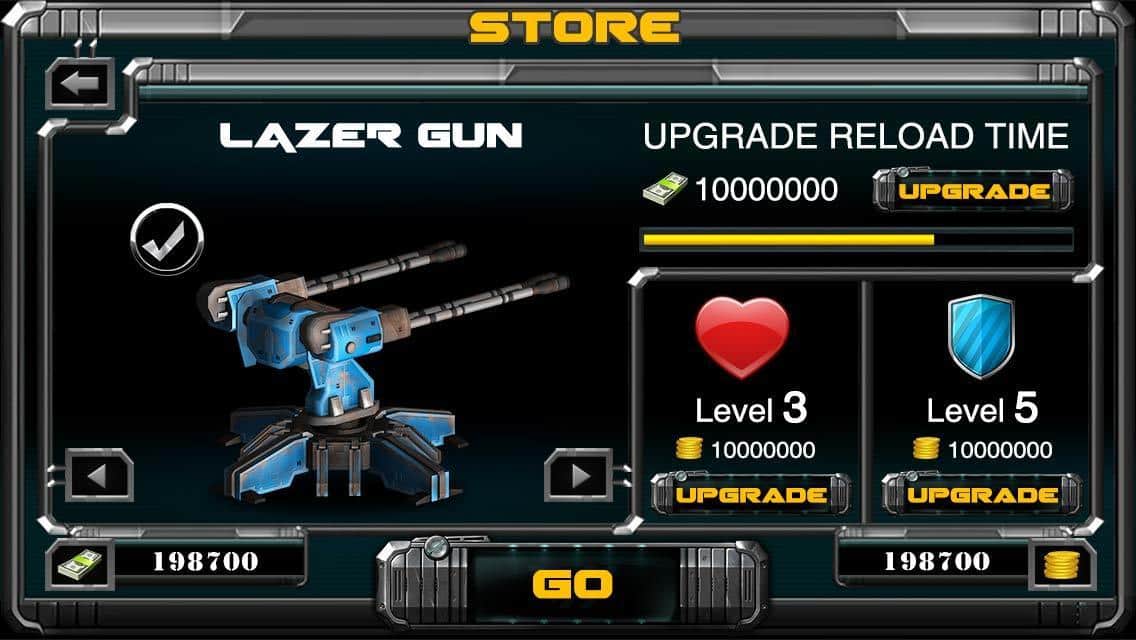
Task: Start the game with the GO button
Action: pos(571,583)
